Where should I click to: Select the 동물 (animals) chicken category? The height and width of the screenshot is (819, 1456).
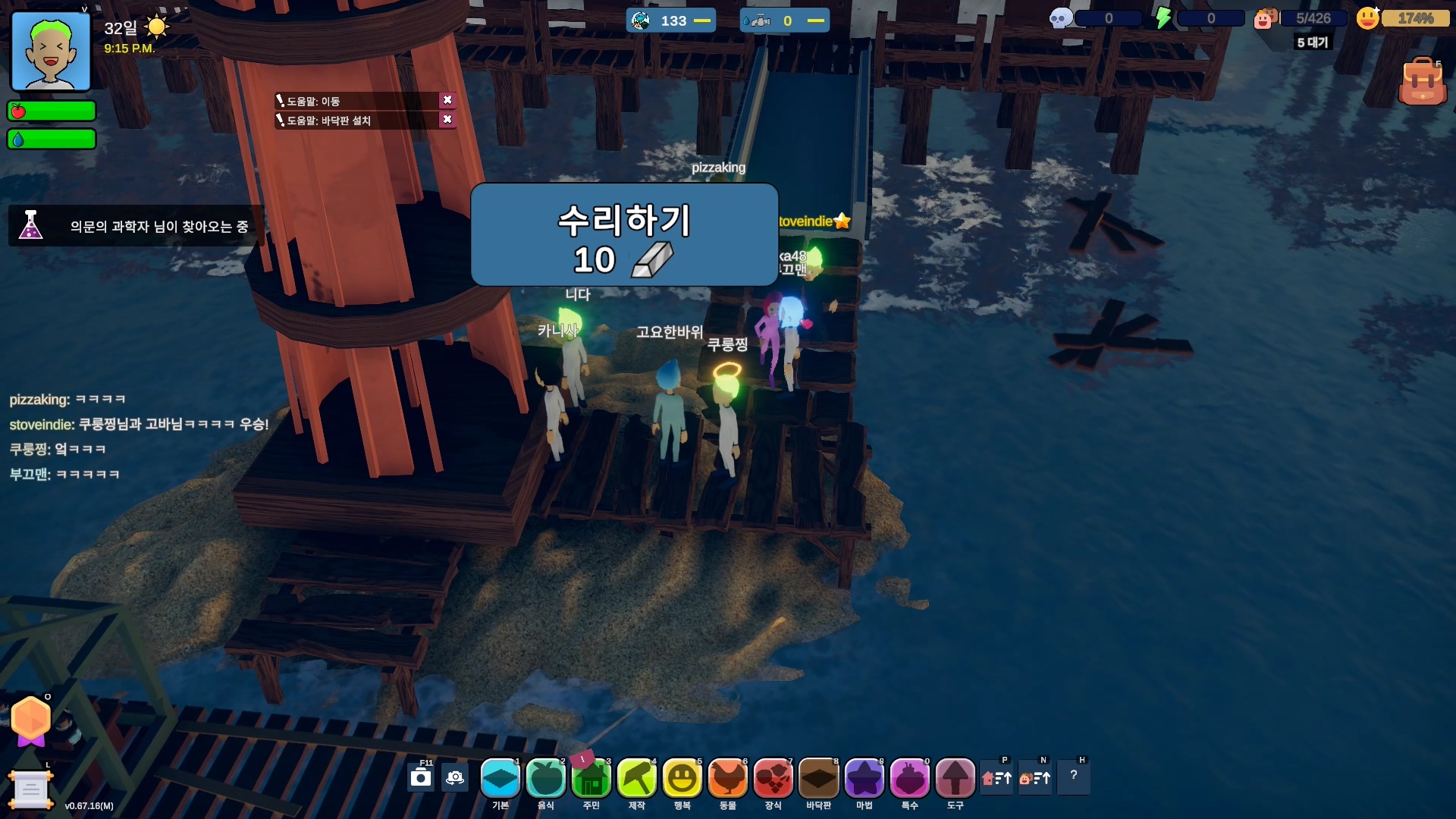pos(728,778)
